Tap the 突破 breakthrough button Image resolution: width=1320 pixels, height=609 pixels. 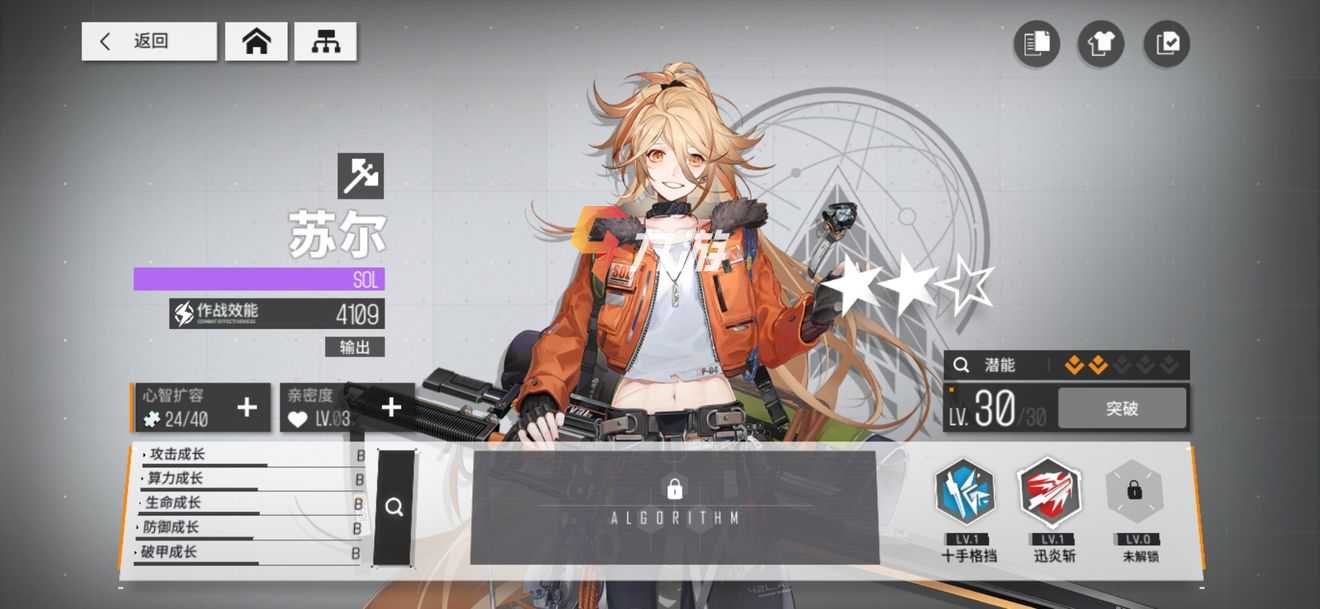tap(1122, 408)
